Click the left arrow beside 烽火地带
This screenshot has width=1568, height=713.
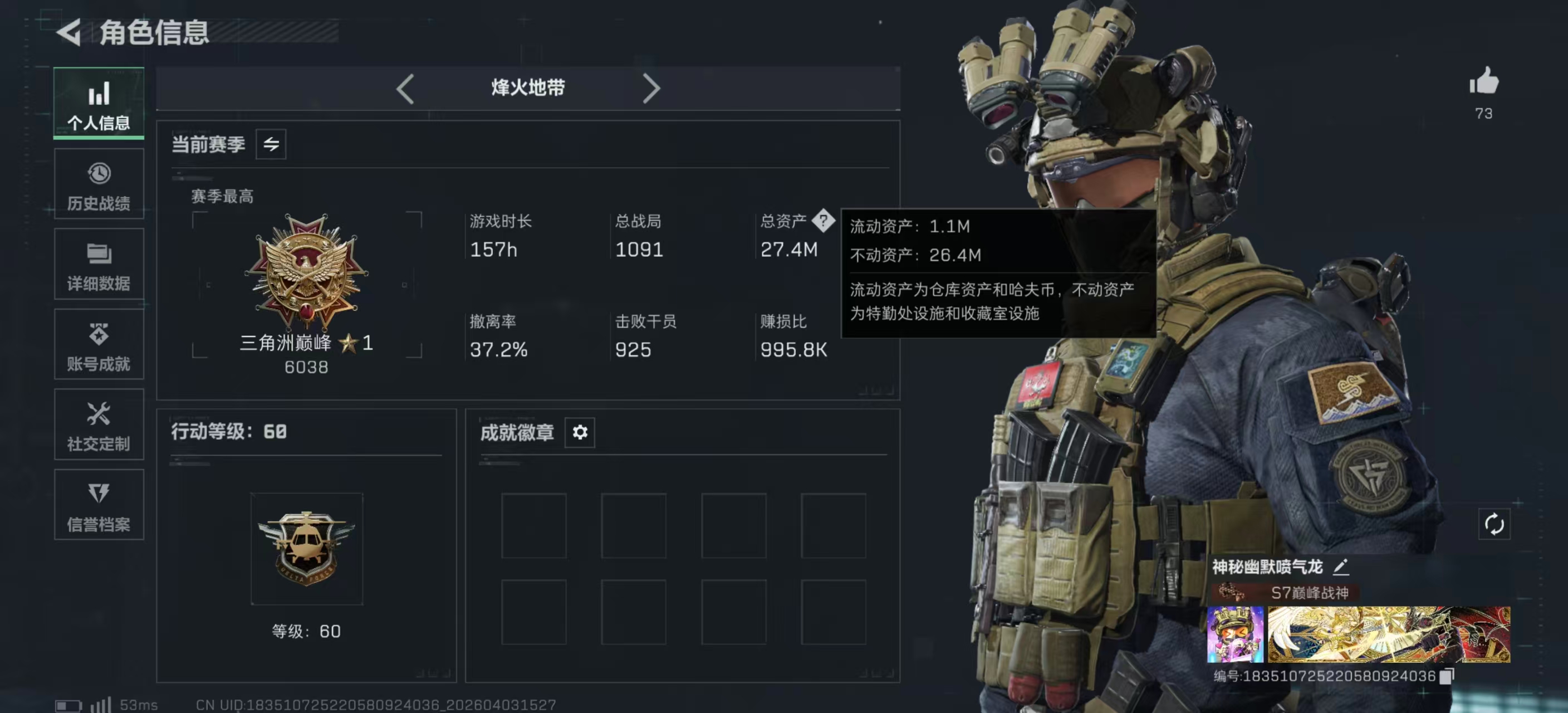point(405,89)
